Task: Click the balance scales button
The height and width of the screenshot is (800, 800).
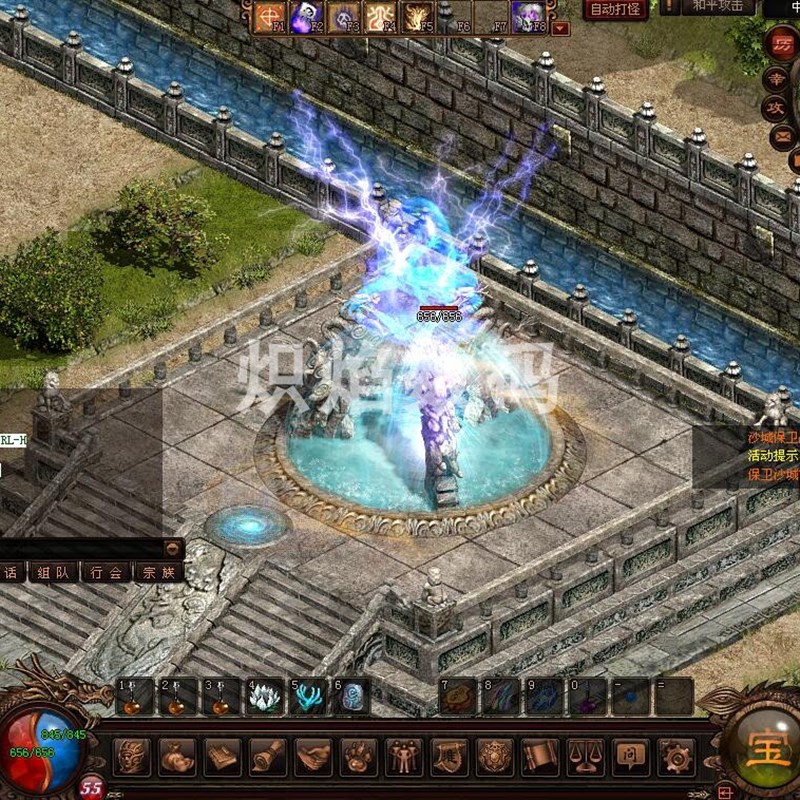Action: (585, 757)
